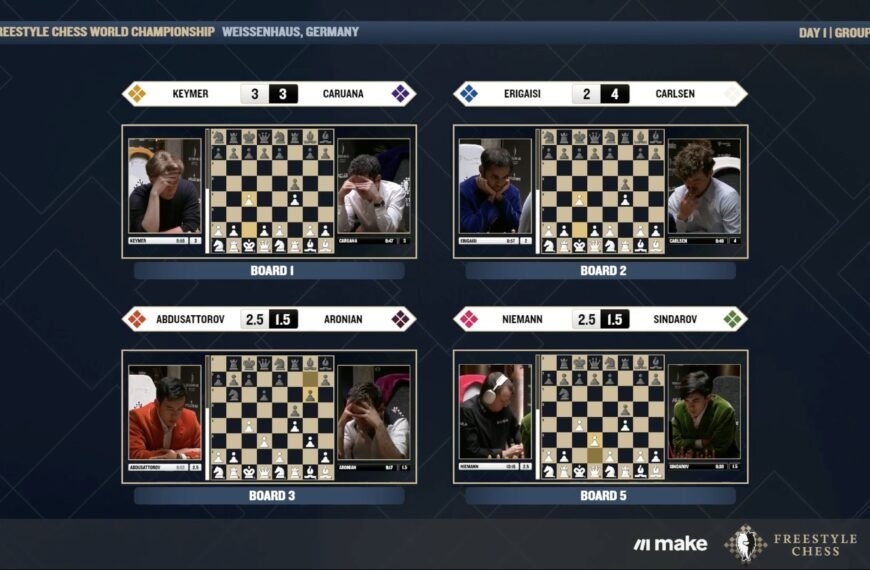
Task: Select Sindarov's webcam feed
Action: tap(704, 415)
